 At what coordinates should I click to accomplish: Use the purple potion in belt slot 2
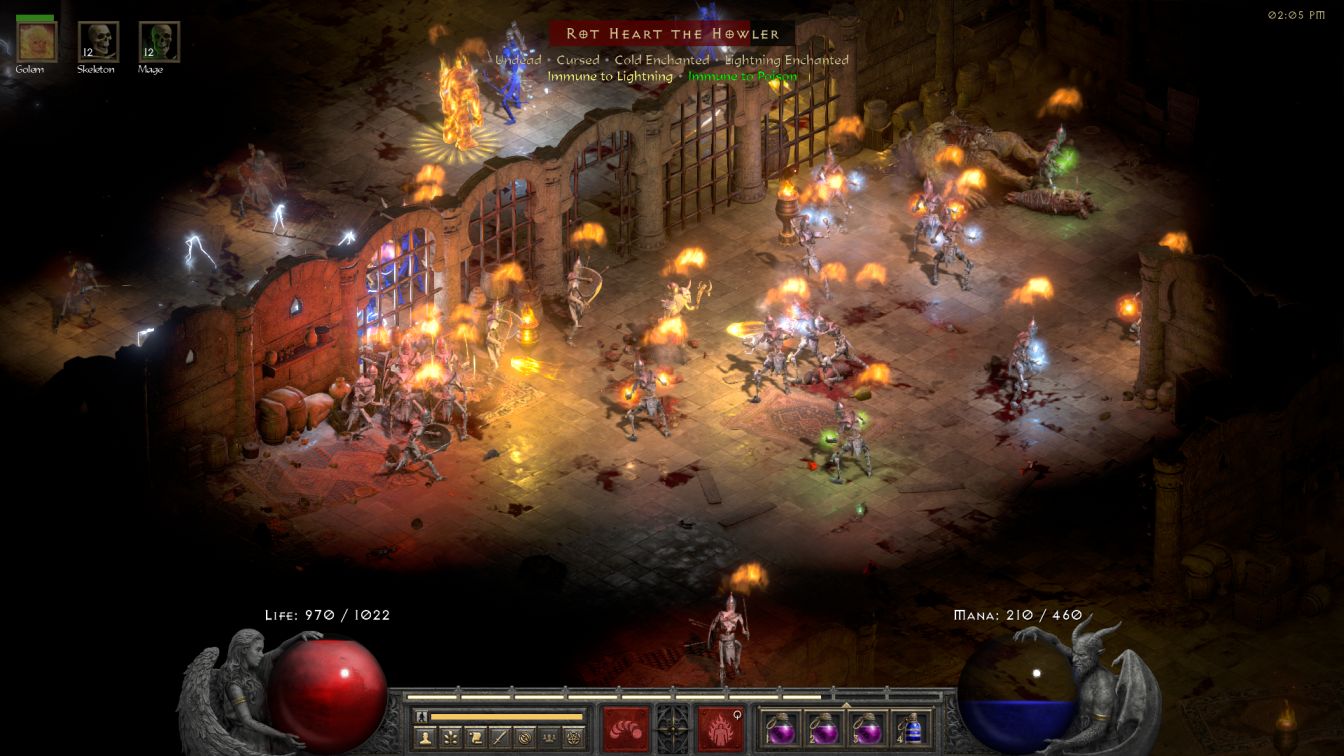[x=823, y=728]
